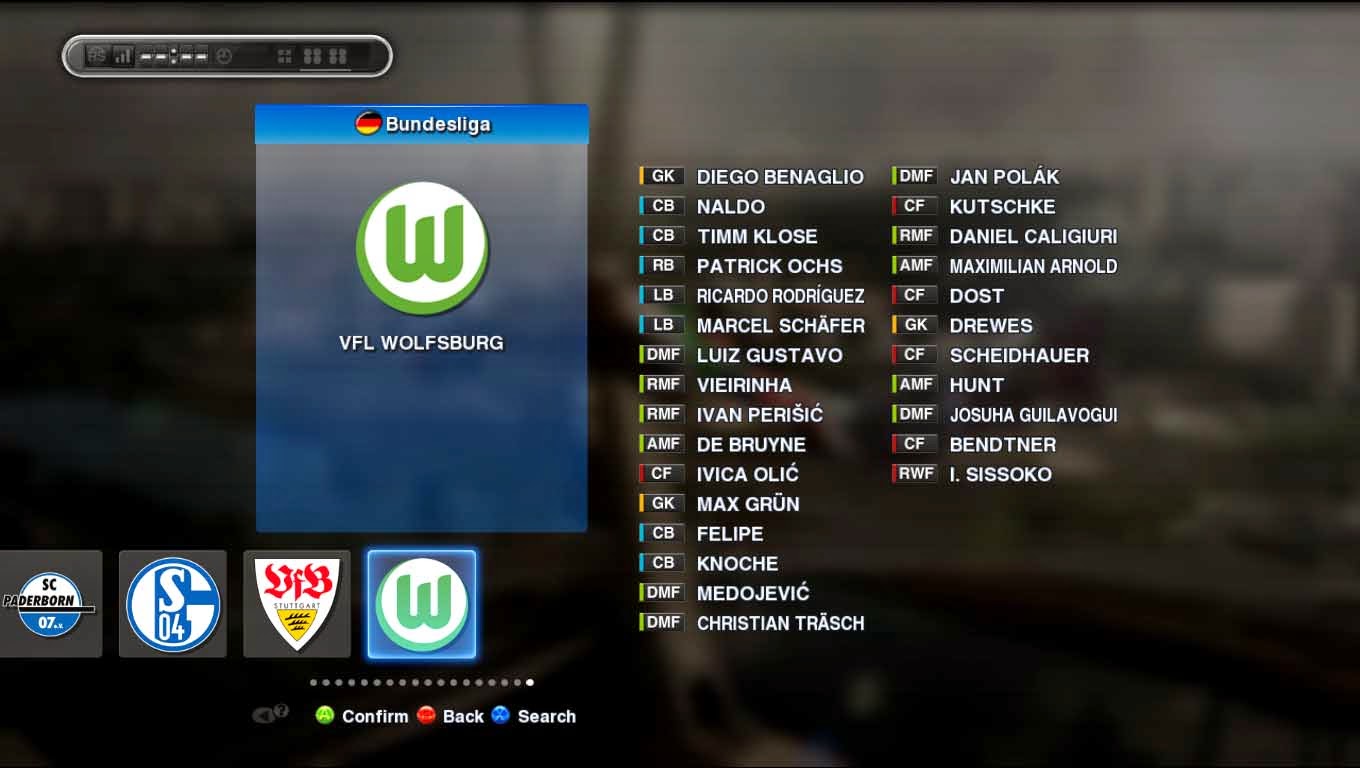Click the GK position badge beside Max Grün
Viewport: 1360px width, 768px height.
[661, 503]
